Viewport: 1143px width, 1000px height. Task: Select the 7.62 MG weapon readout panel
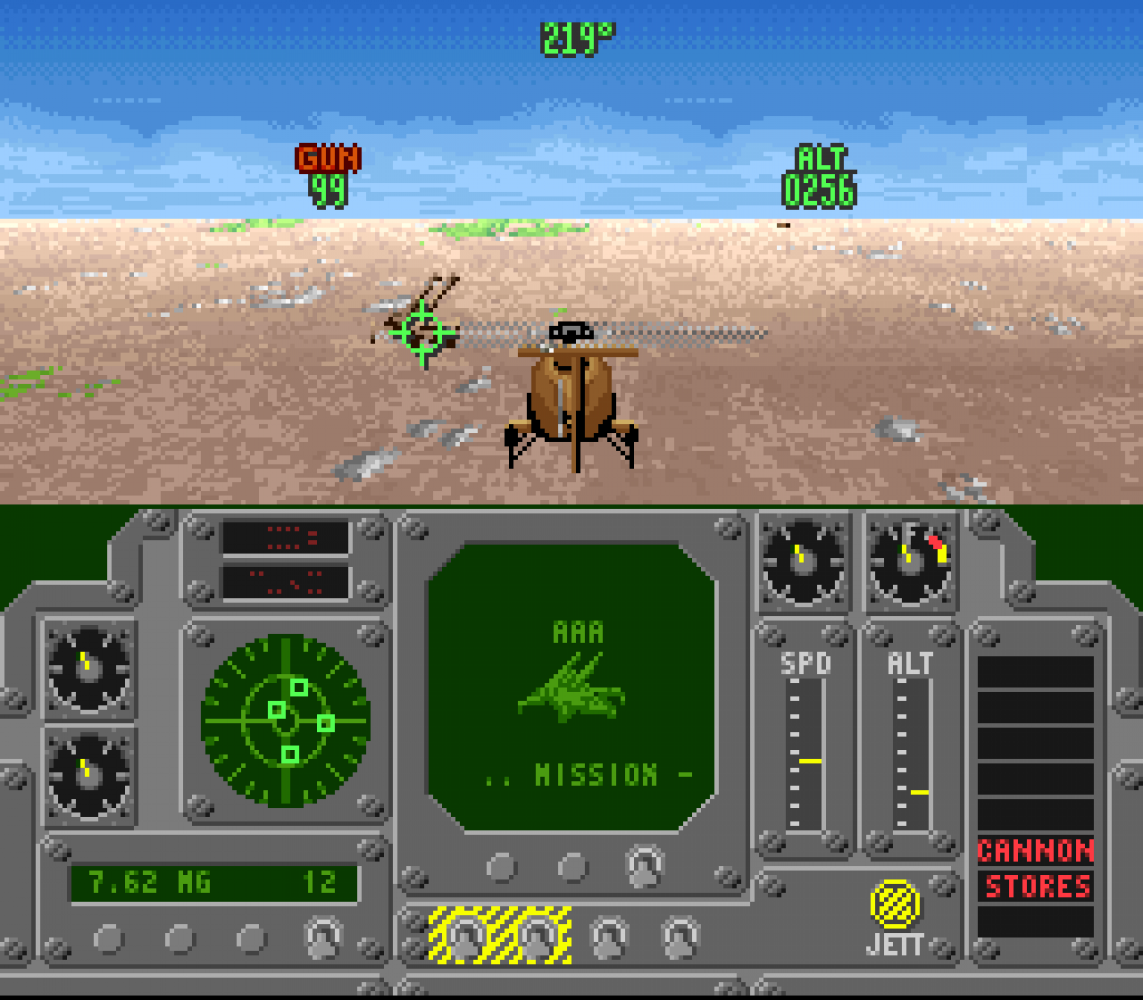click(213, 883)
